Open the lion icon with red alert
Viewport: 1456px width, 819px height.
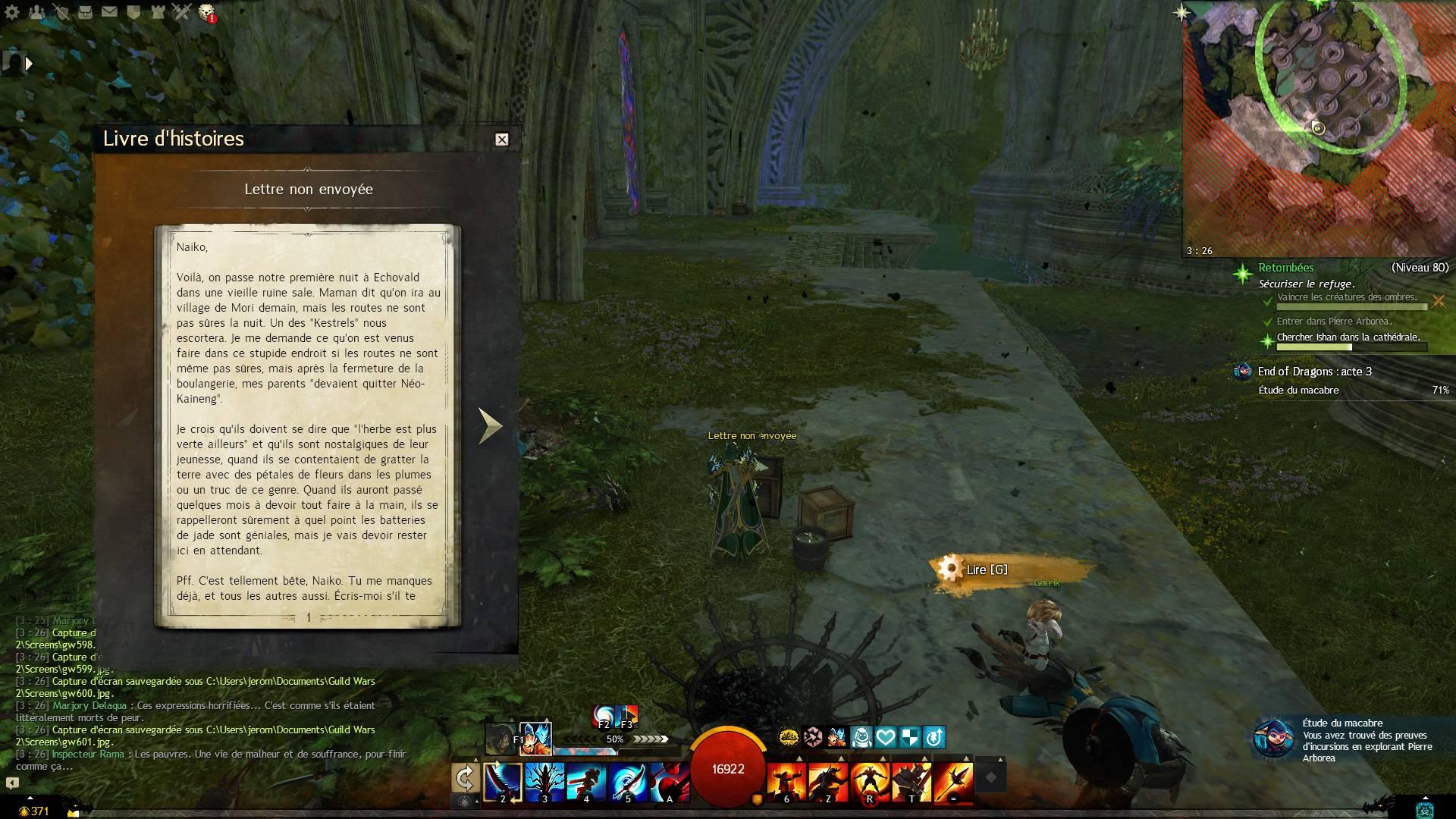[206, 12]
